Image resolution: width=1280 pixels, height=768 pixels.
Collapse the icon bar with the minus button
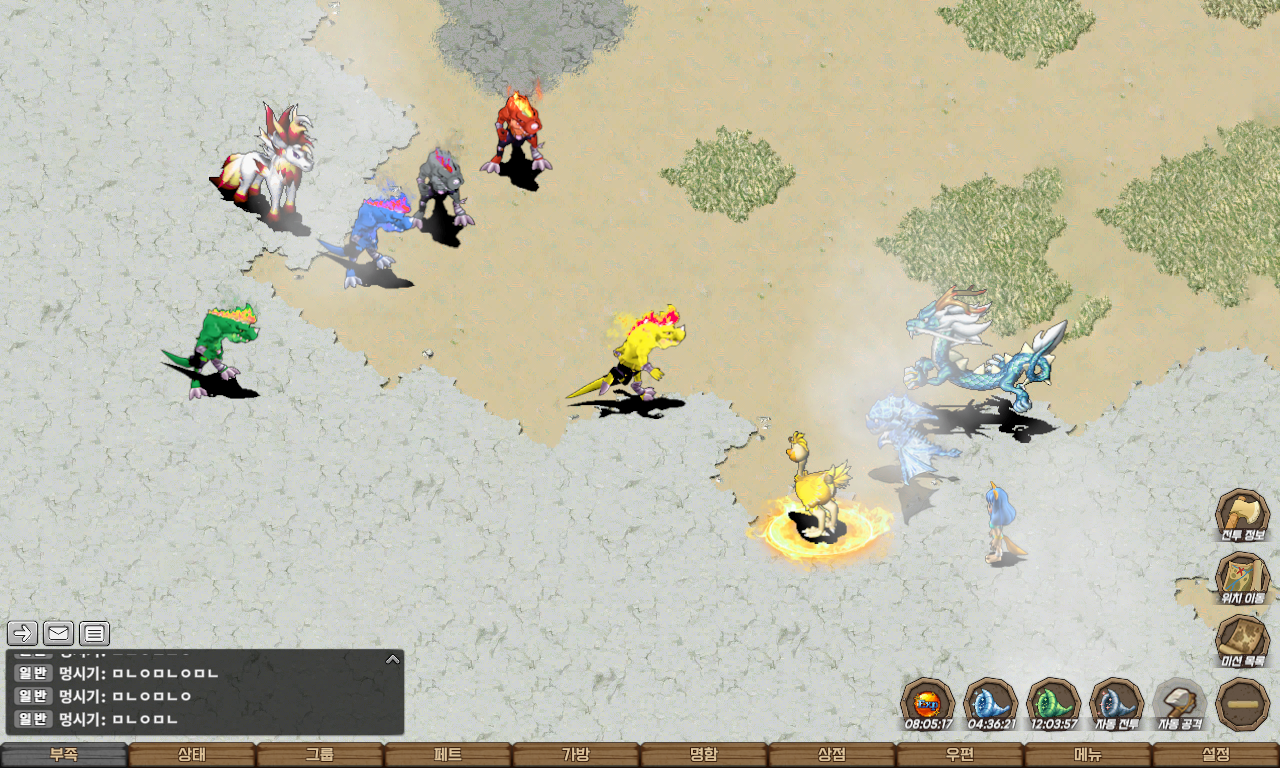[x=1243, y=704]
